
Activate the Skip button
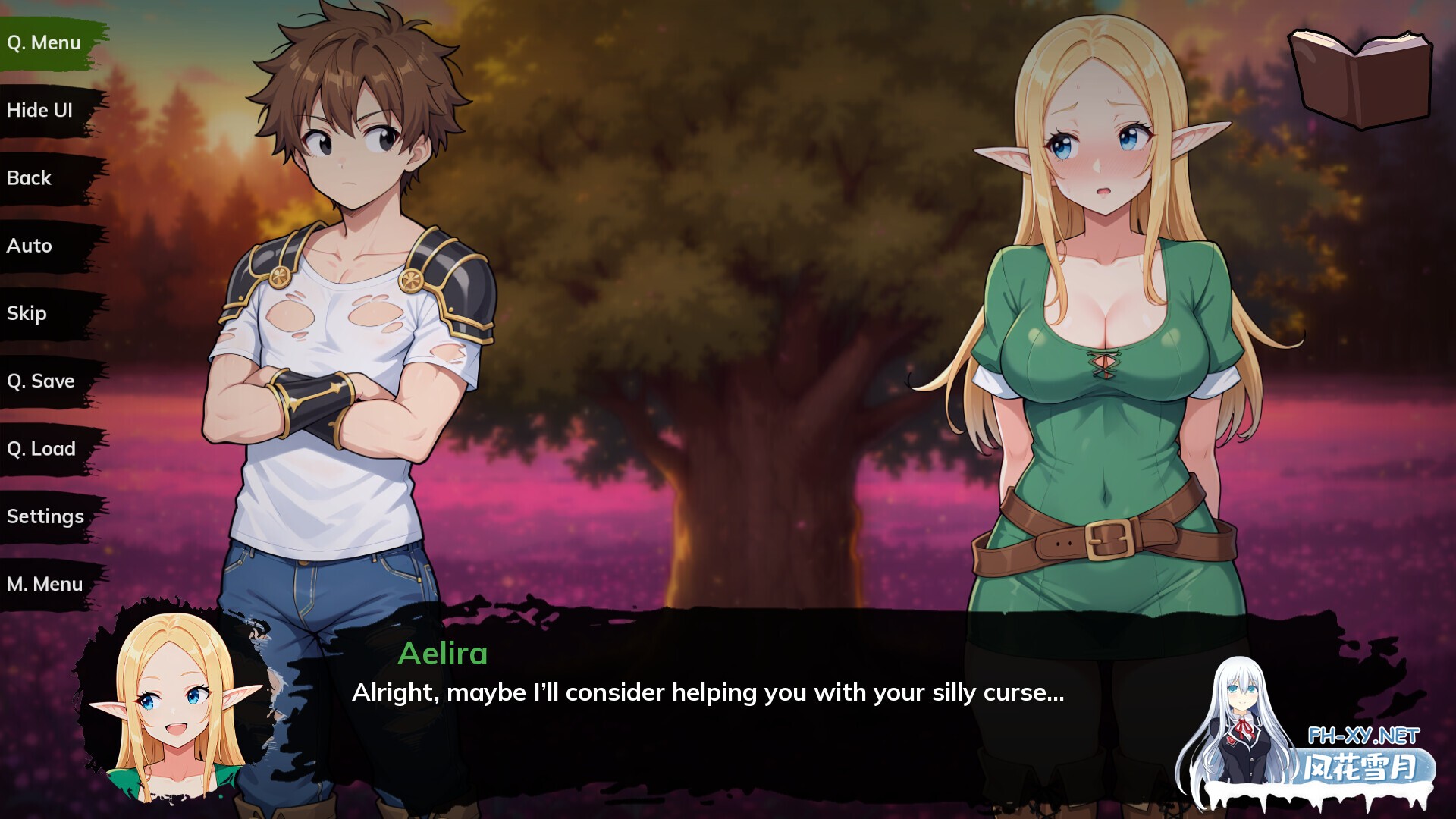click(x=27, y=313)
